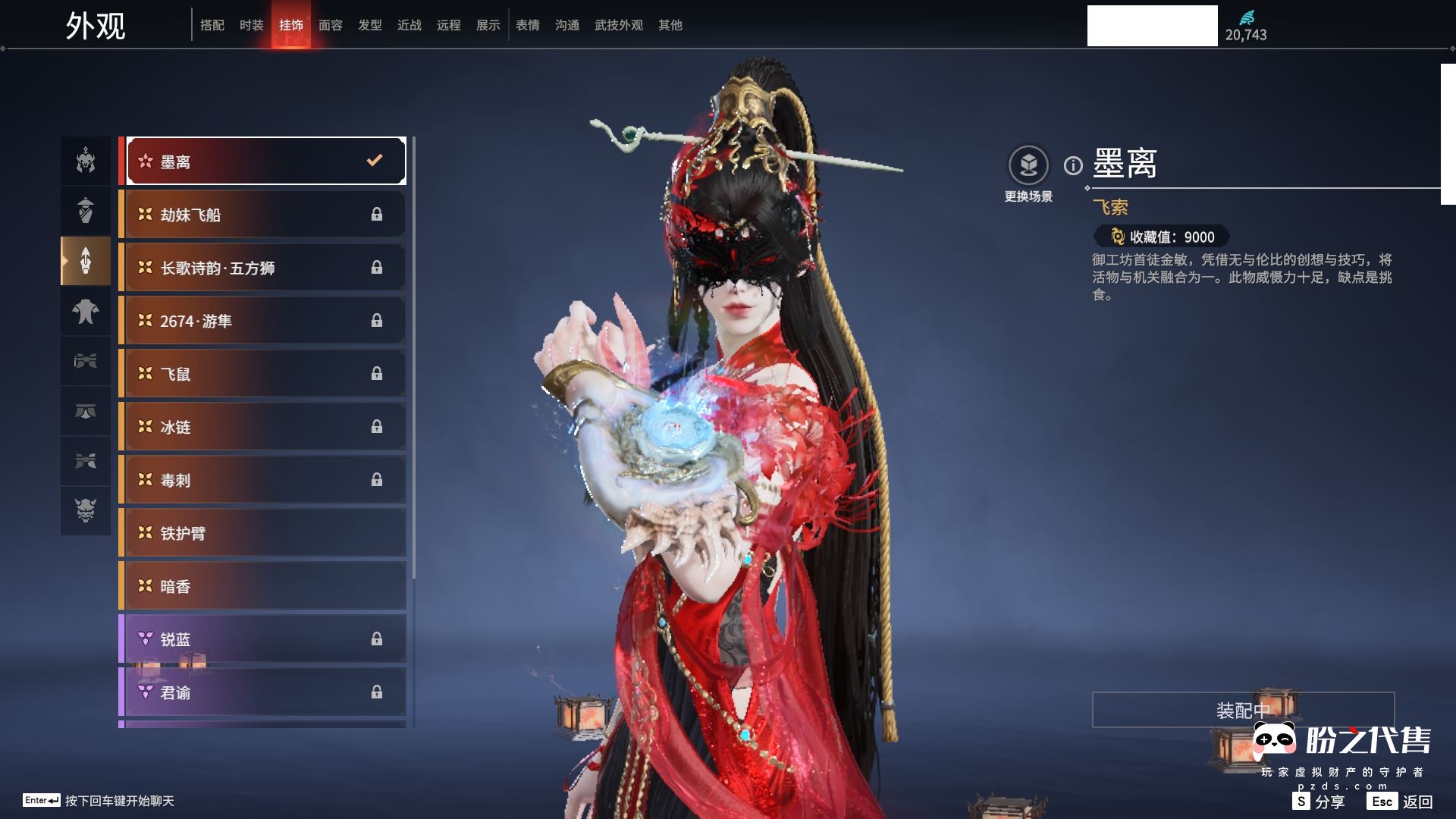Select the purple 锐蓝 entry
Viewport: 1456px width, 819px height.
(x=262, y=639)
